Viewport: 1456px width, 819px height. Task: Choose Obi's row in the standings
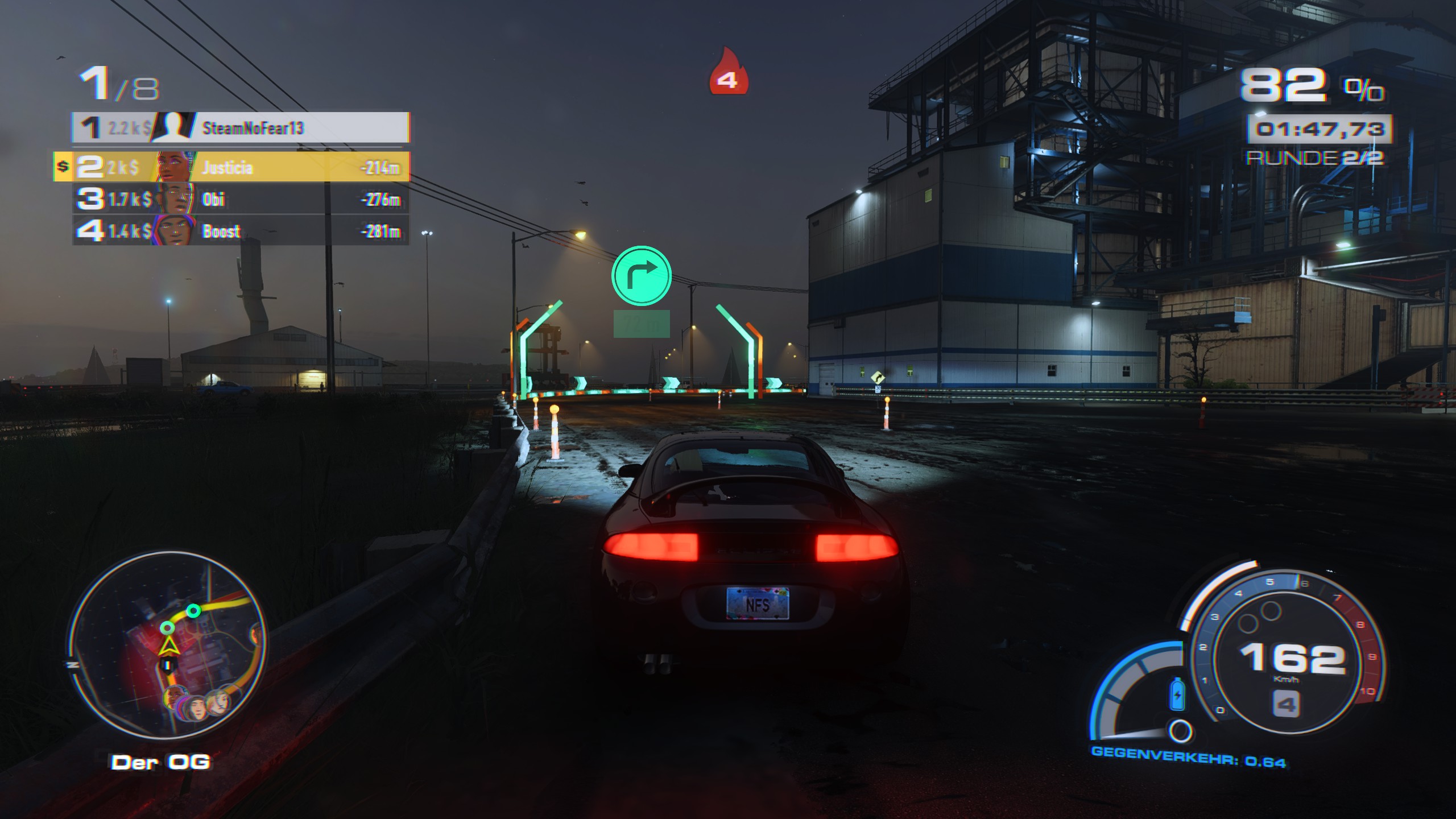pyautogui.click(x=241, y=199)
